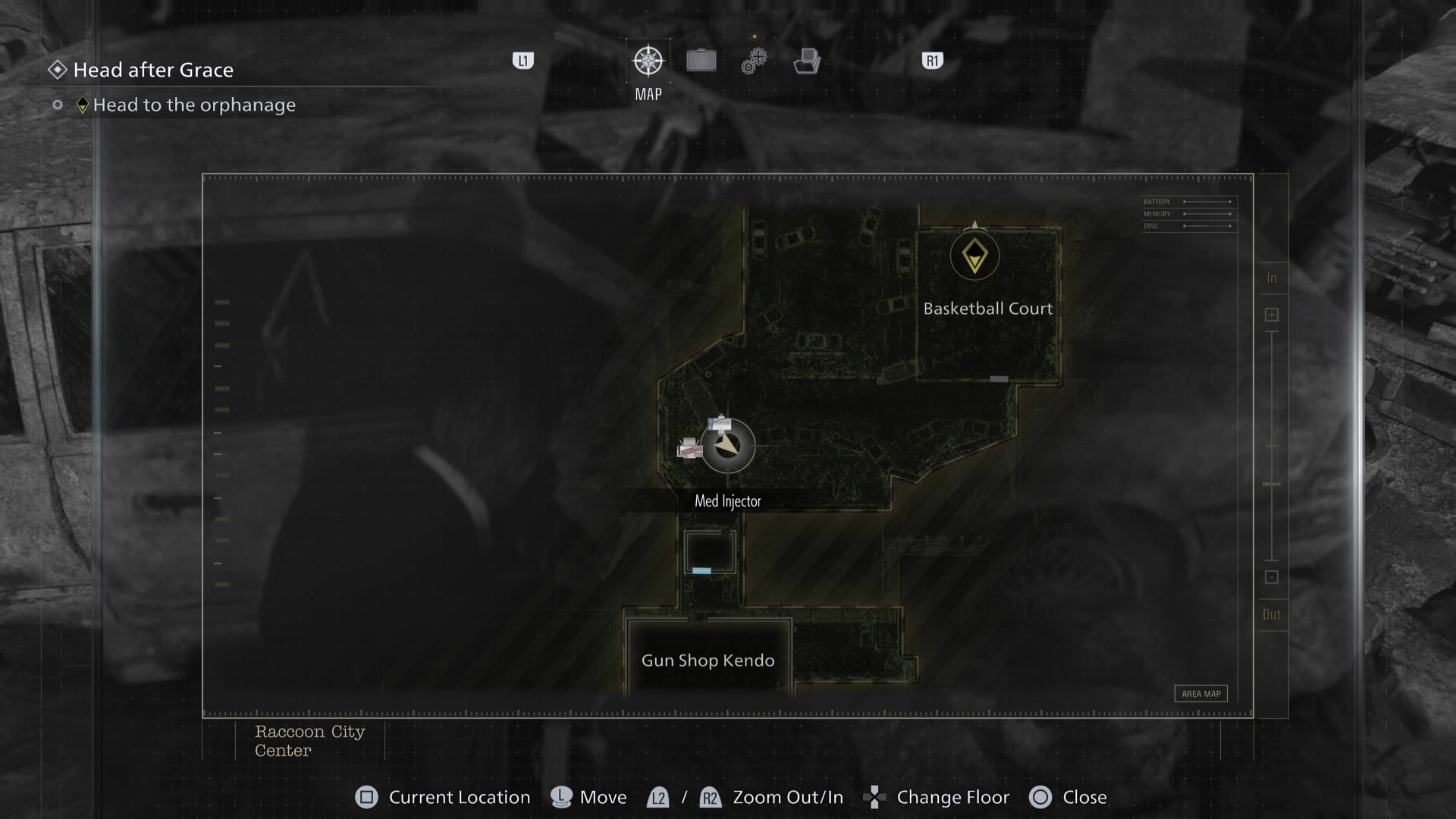Open the briefcase inventory tab
This screenshot has width=1456, height=819.
tap(701, 61)
